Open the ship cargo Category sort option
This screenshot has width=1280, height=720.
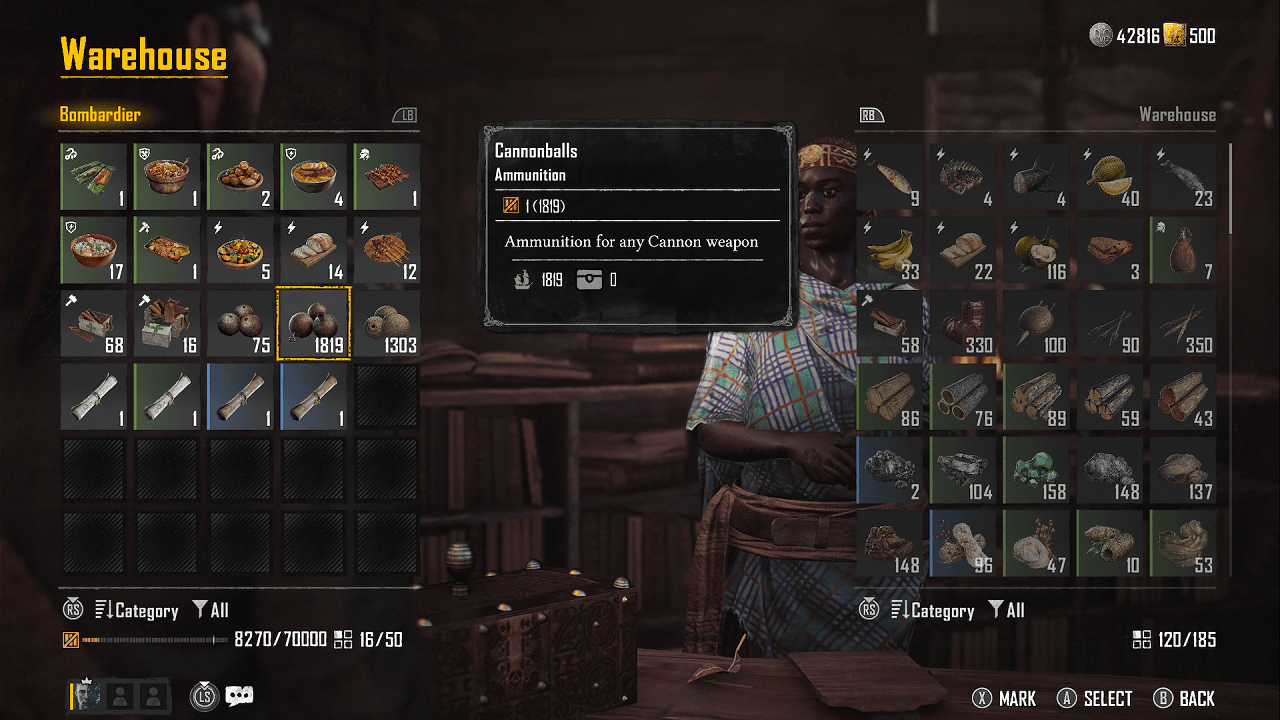coord(136,611)
